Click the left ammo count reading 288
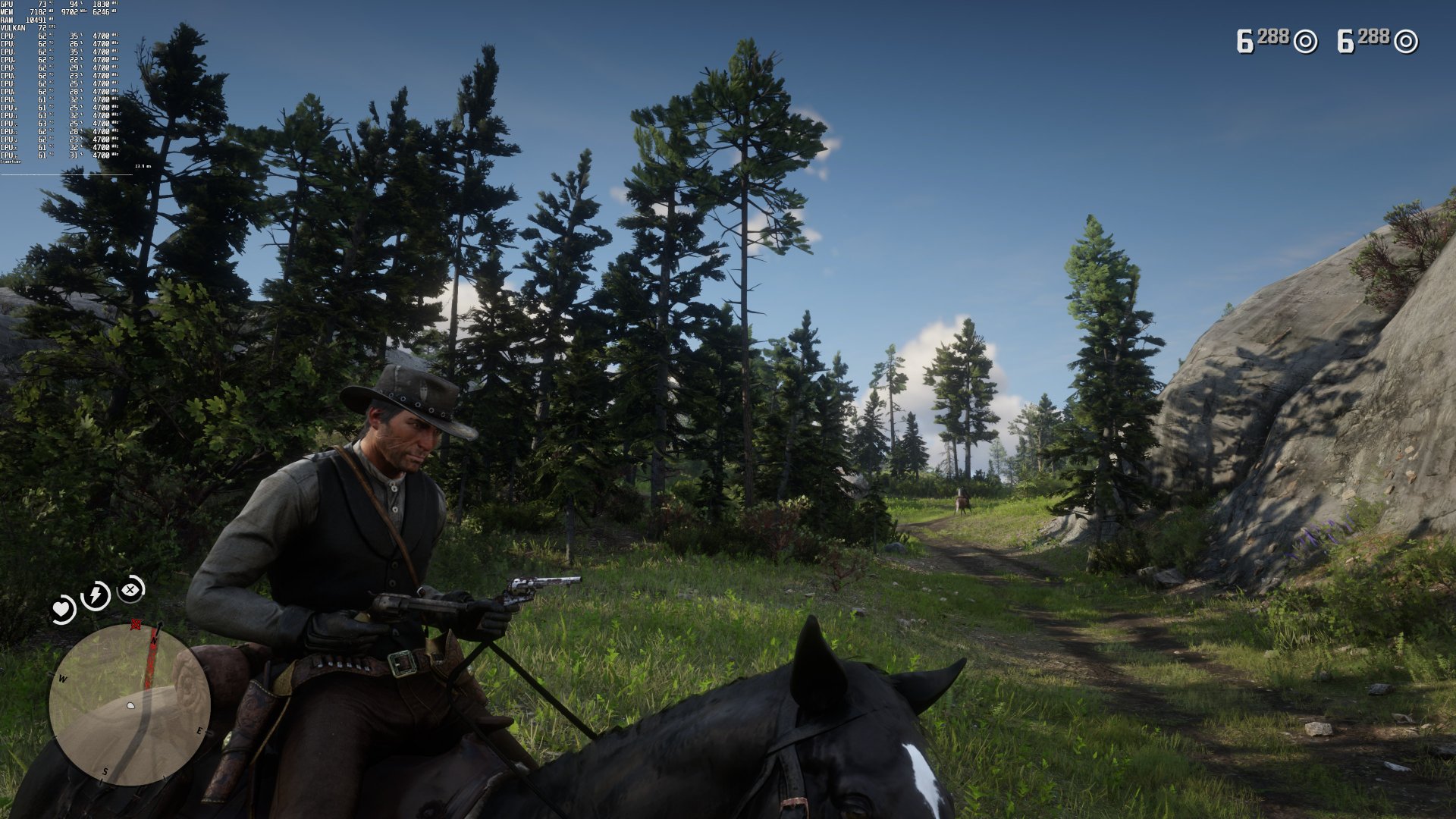Image resolution: width=1456 pixels, height=819 pixels. pyautogui.click(x=1273, y=36)
